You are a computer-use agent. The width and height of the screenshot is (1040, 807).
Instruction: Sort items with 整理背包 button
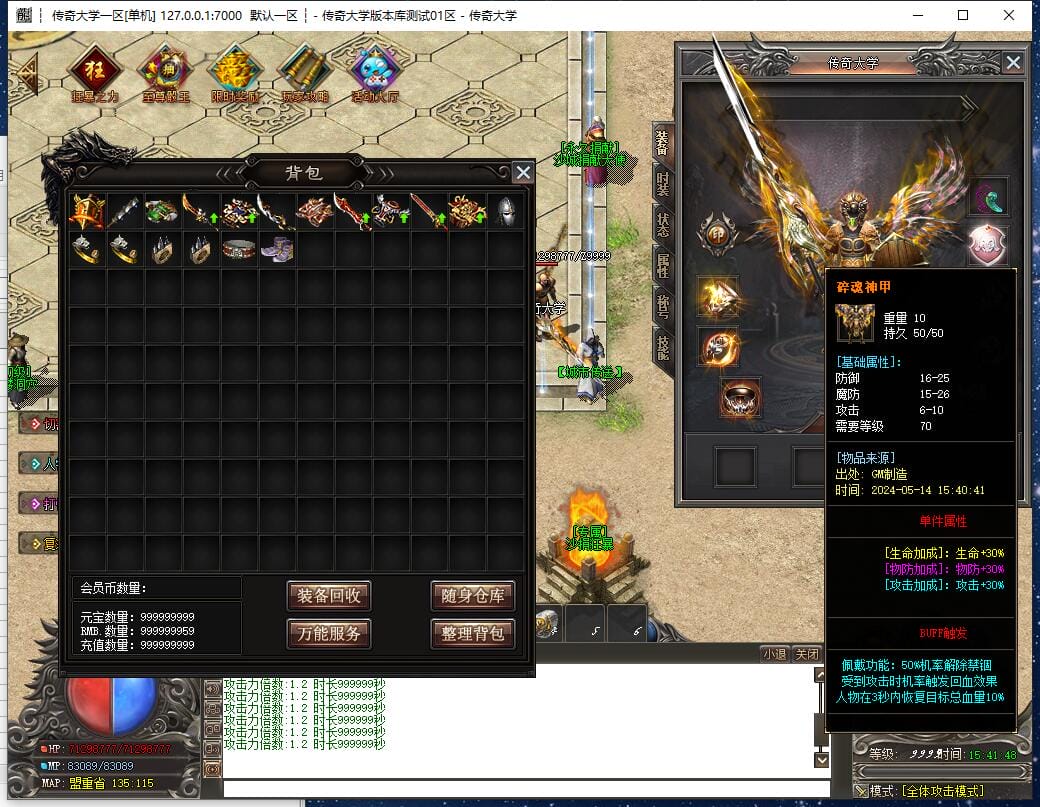pos(472,633)
